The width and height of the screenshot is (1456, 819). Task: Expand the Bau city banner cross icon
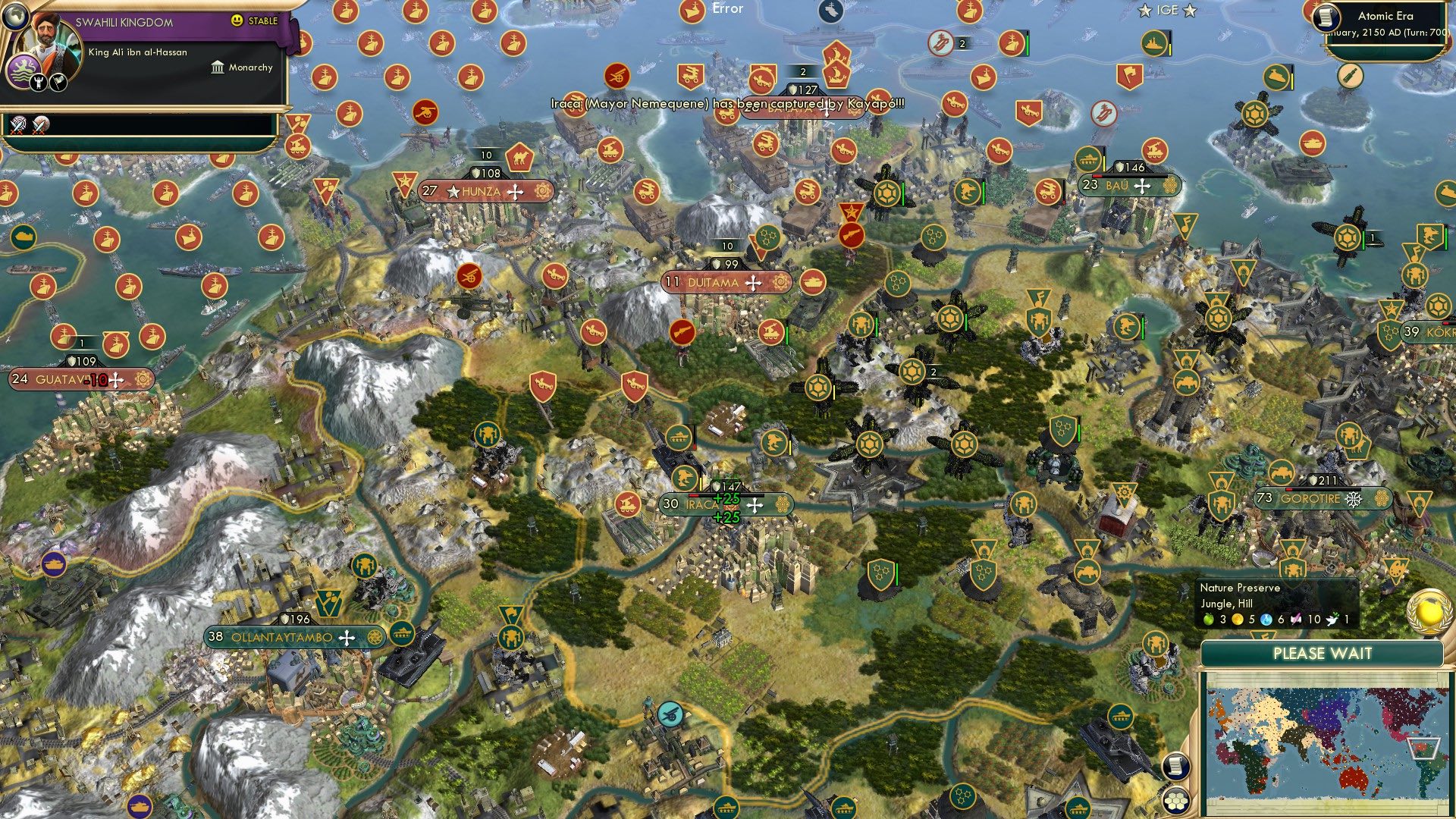(x=1142, y=187)
